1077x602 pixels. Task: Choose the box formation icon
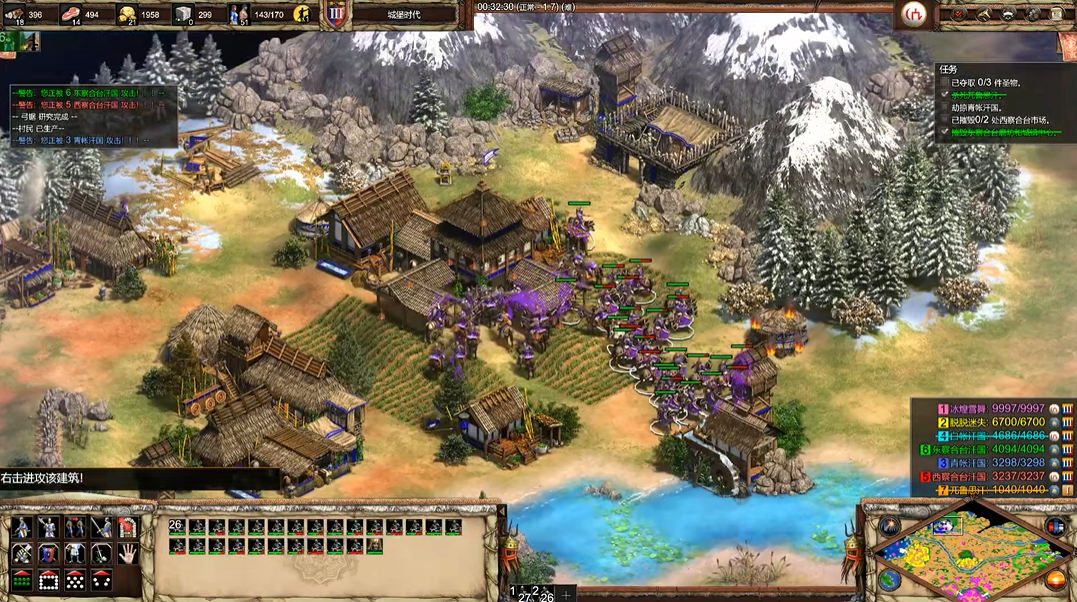point(48,580)
